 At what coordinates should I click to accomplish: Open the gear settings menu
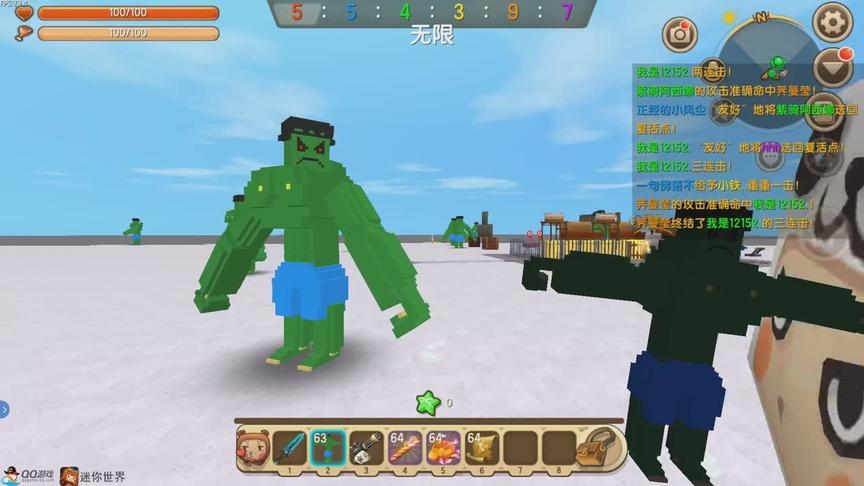[832, 21]
